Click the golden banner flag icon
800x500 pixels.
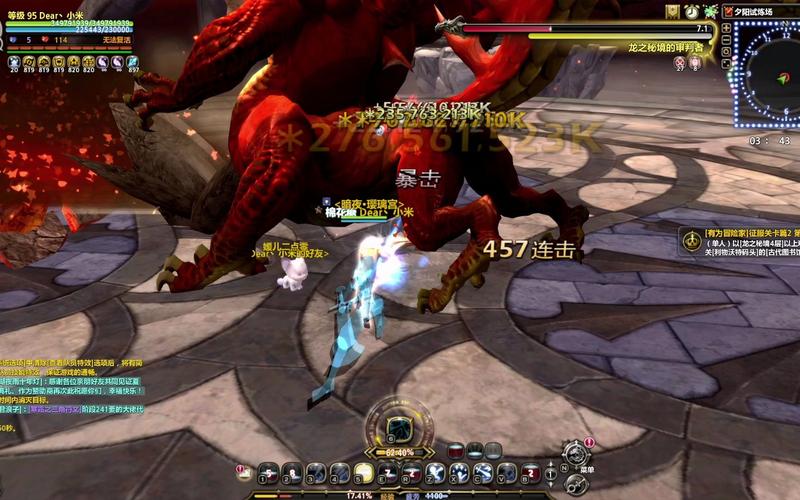[x=673, y=11]
